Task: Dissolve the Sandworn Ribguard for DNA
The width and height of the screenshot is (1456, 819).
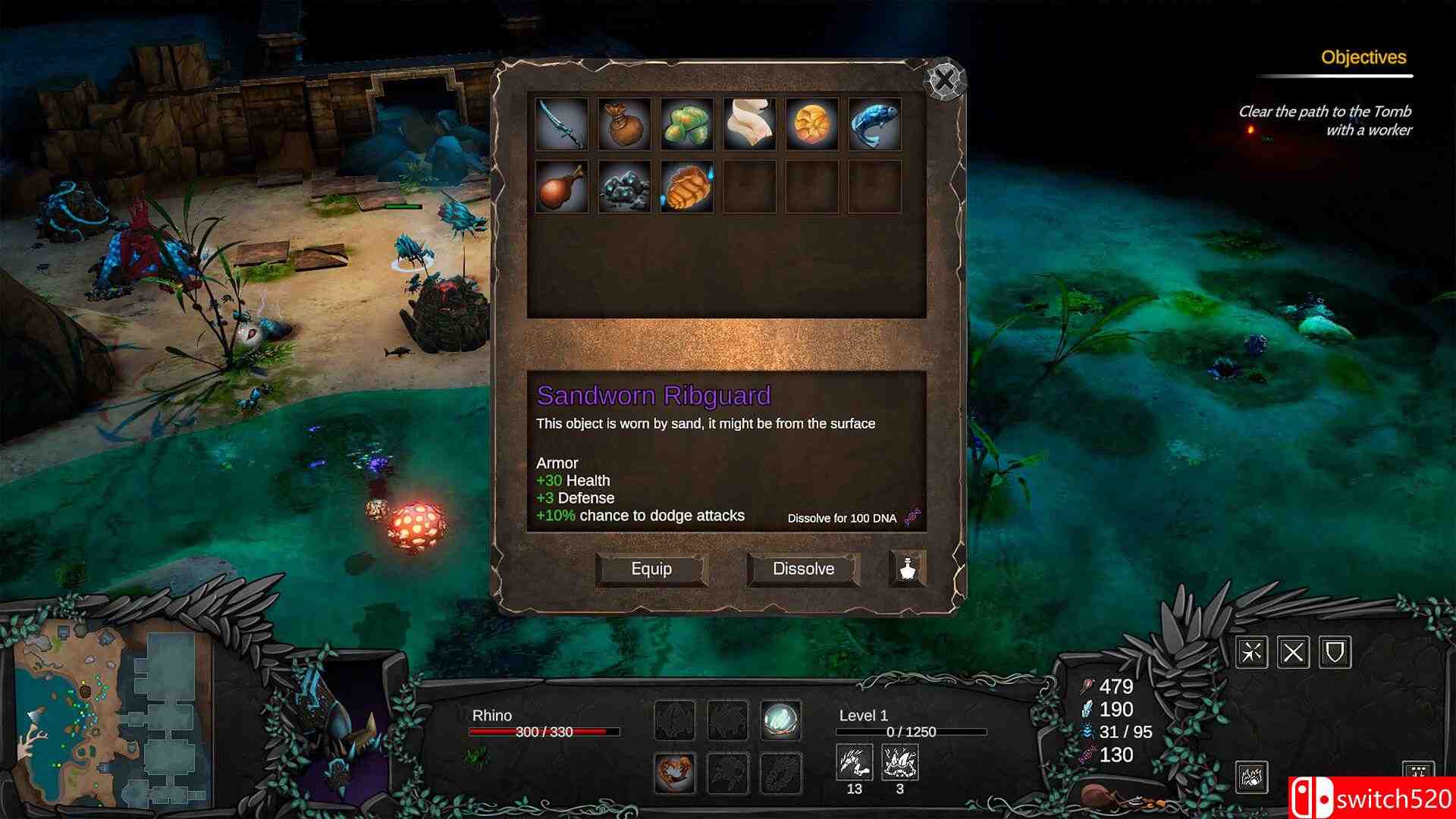Action: point(802,569)
